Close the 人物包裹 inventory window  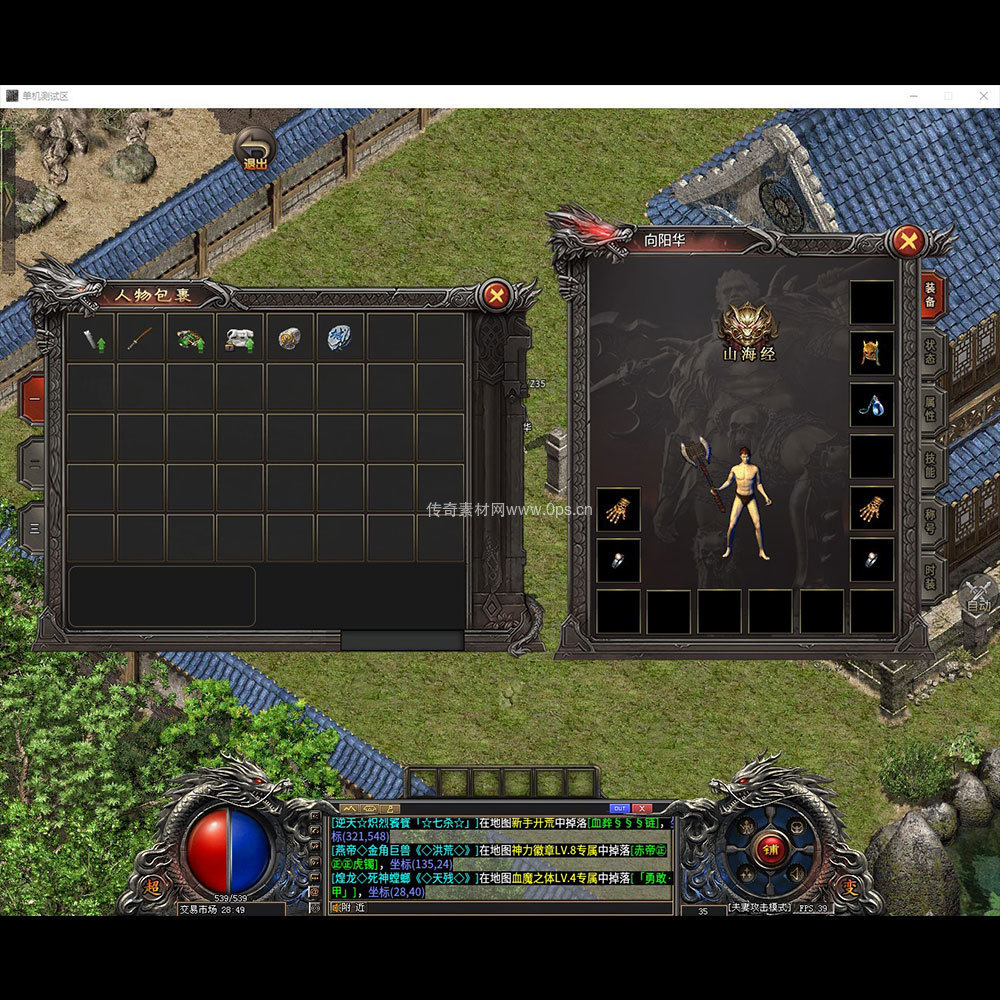(x=495, y=295)
